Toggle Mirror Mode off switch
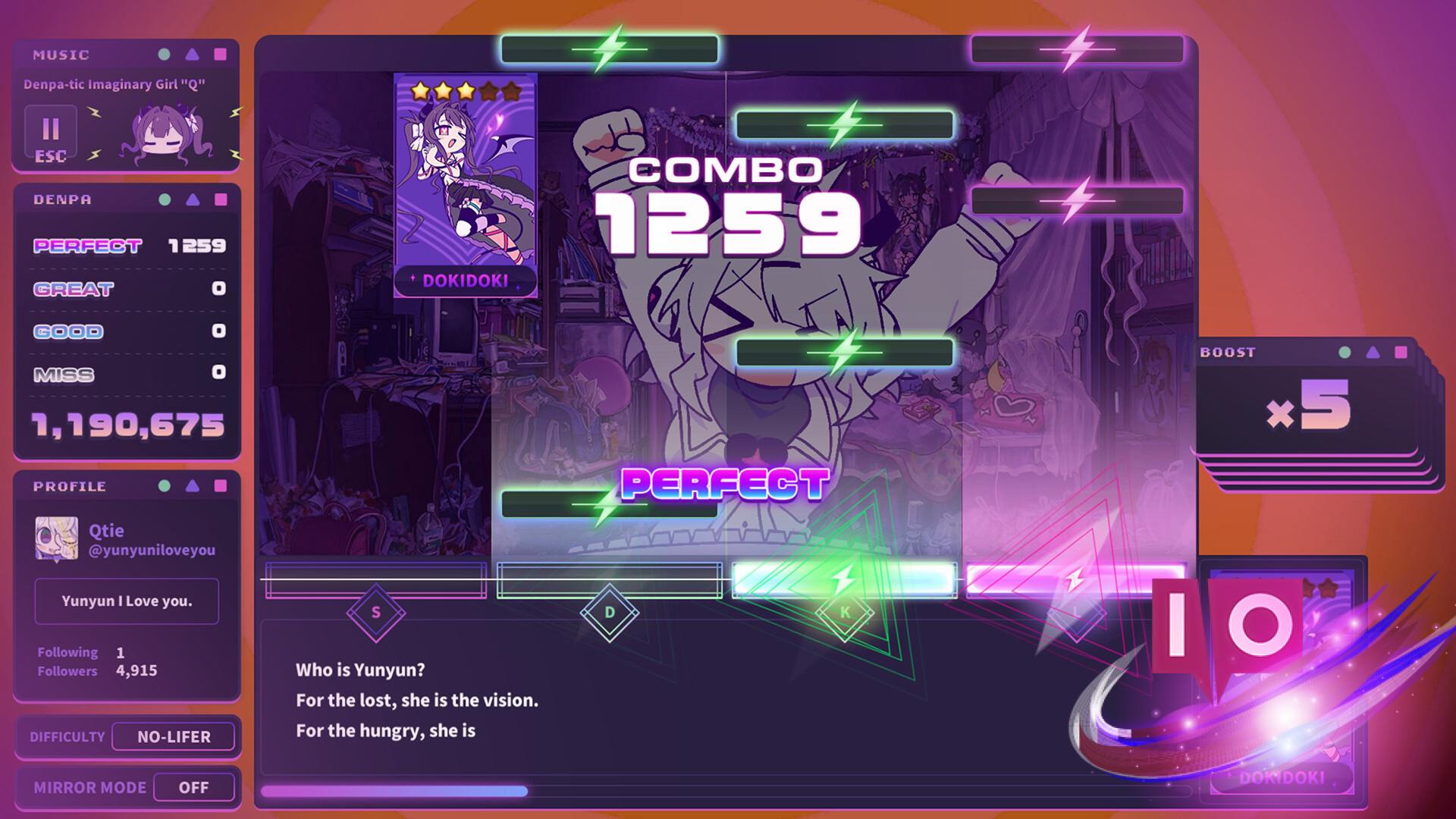Screen dimensions: 1456x819 pos(194,787)
